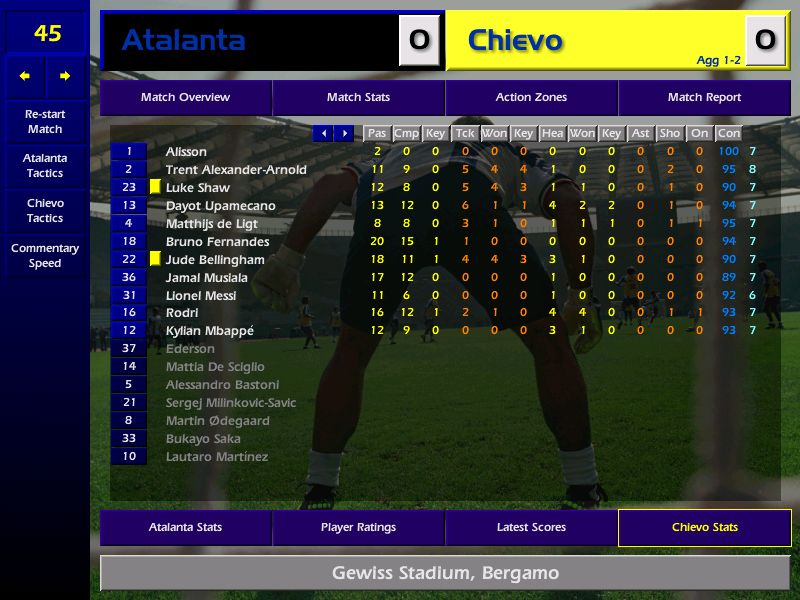Image resolution: width=800 pixels, height=600 pixels.
Task: View Latest Scores
Action: tap(531, 528)
